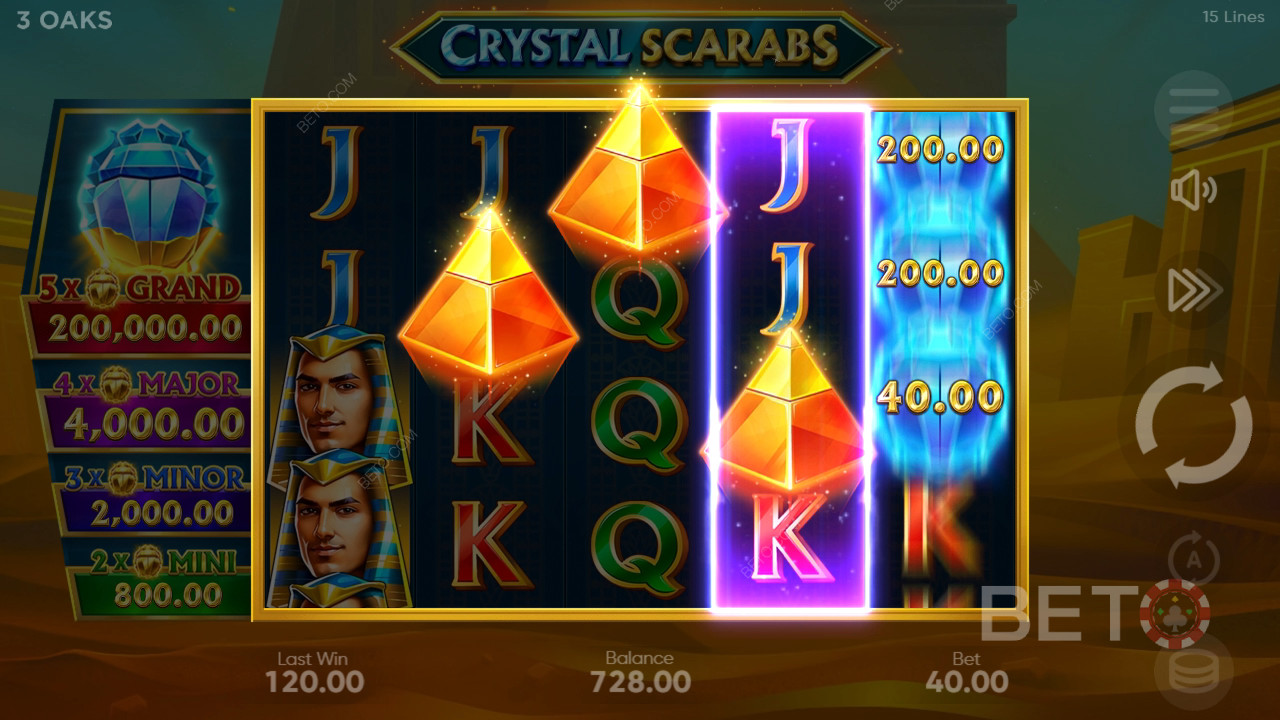The width and height of the screenshot is (1280, 720).
Task: Open bet settings coin stack icon
Action: (1194, 670)
